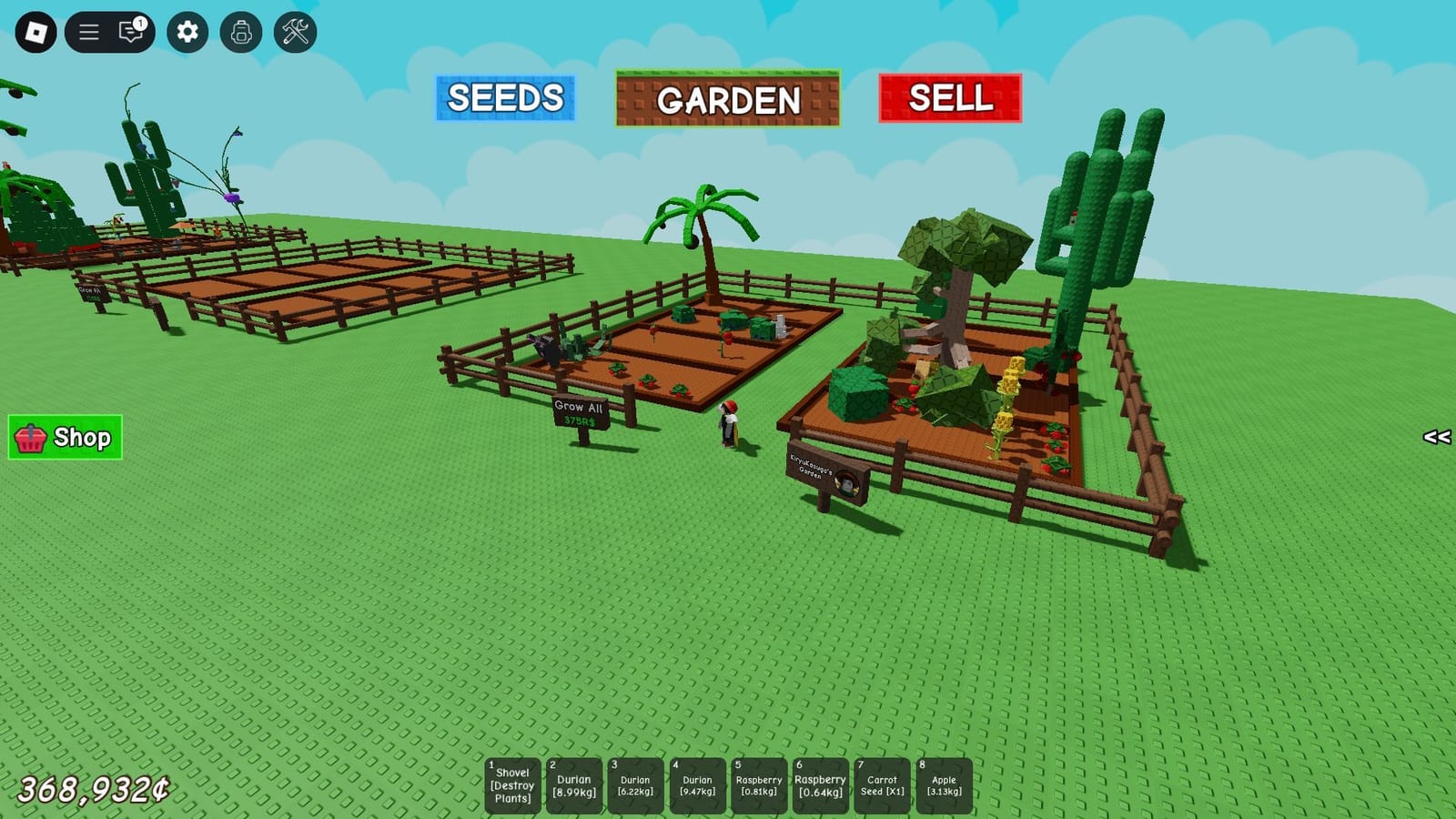Select the Raspberry in hotbar slot 5

[758, 784]
